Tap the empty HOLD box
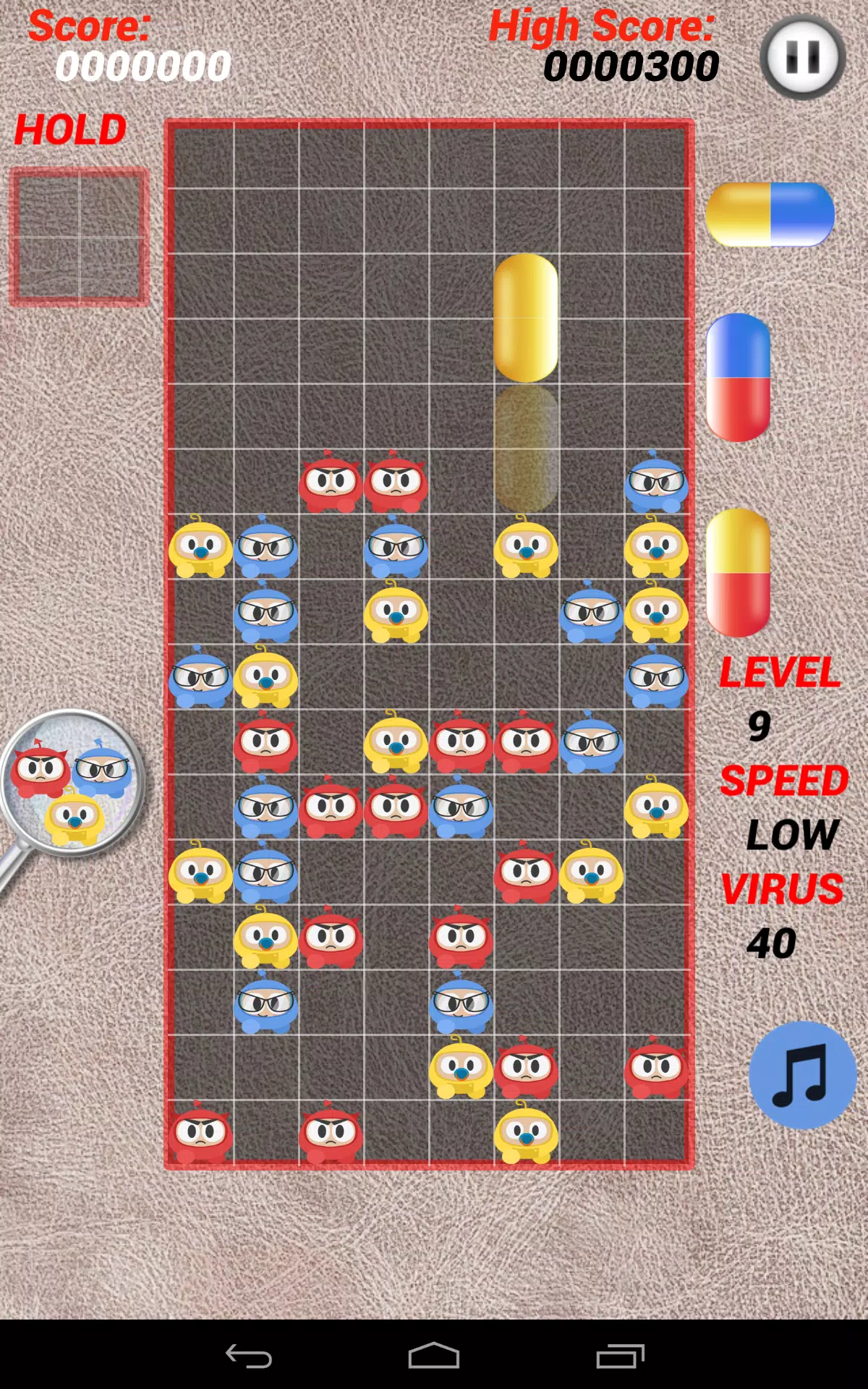The image size is (868, 1389). 79,237
